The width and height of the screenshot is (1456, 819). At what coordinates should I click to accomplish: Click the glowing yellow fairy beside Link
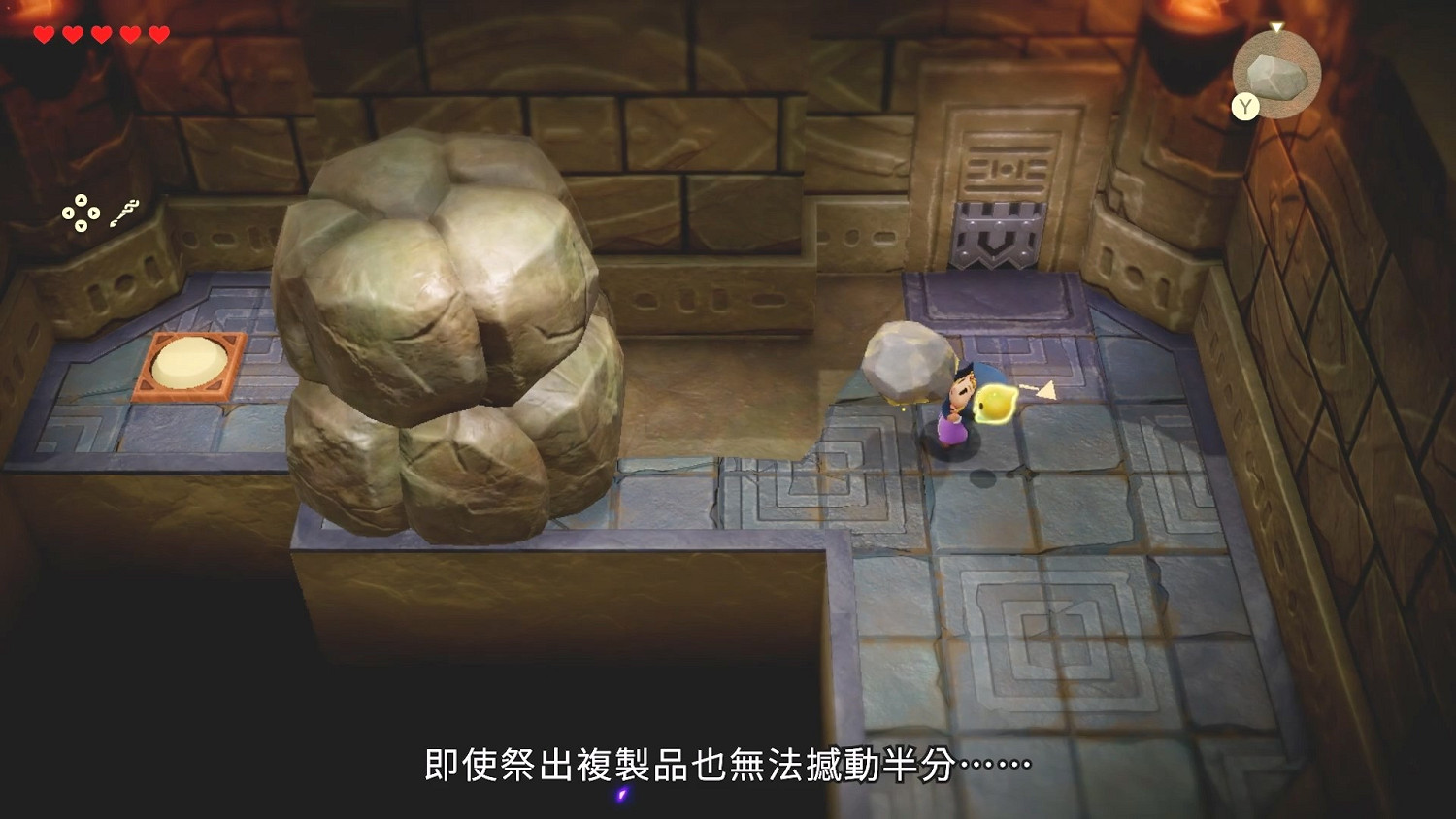(992, 402)
